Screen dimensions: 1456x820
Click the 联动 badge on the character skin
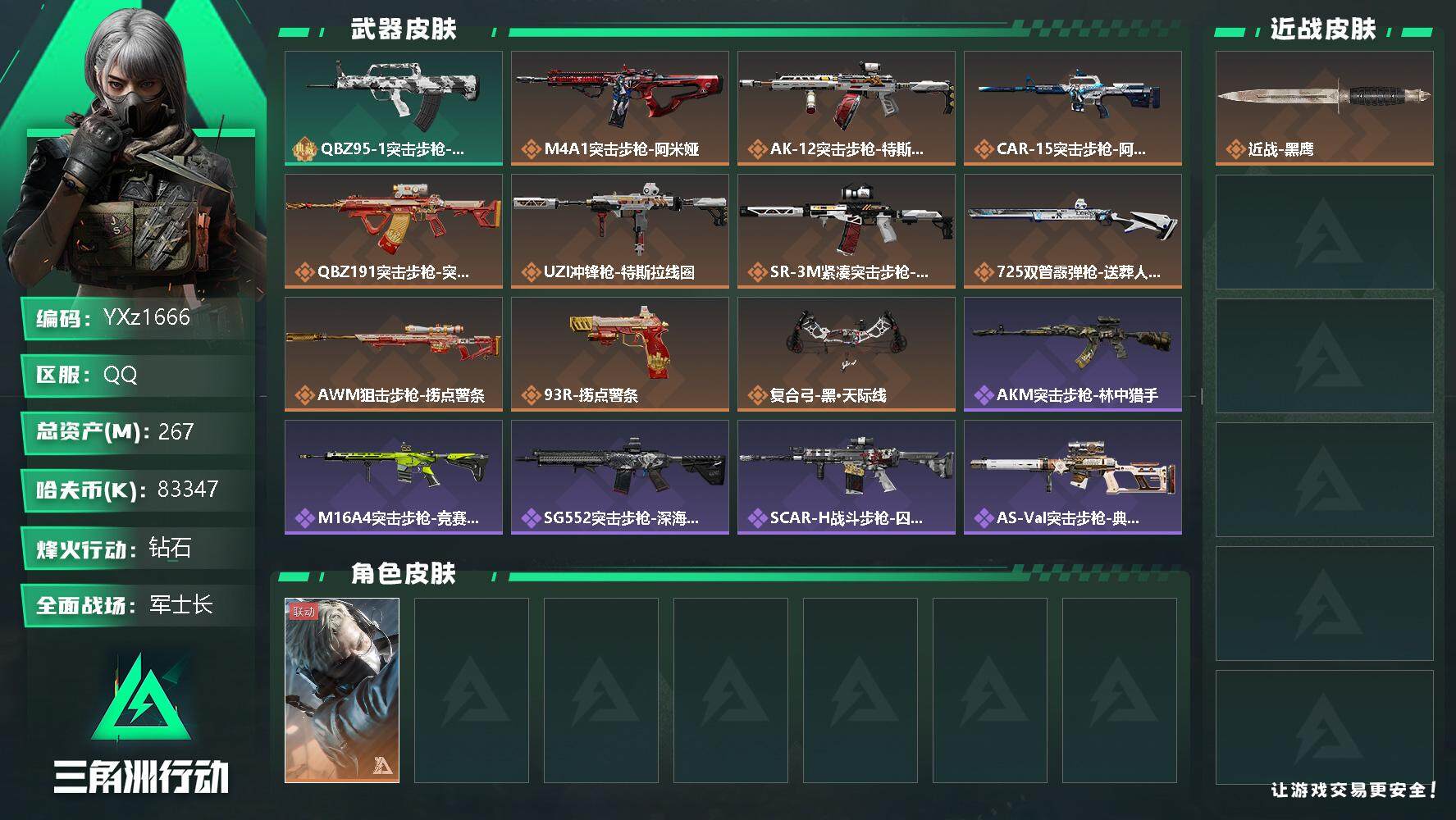[x=302, y=613]
